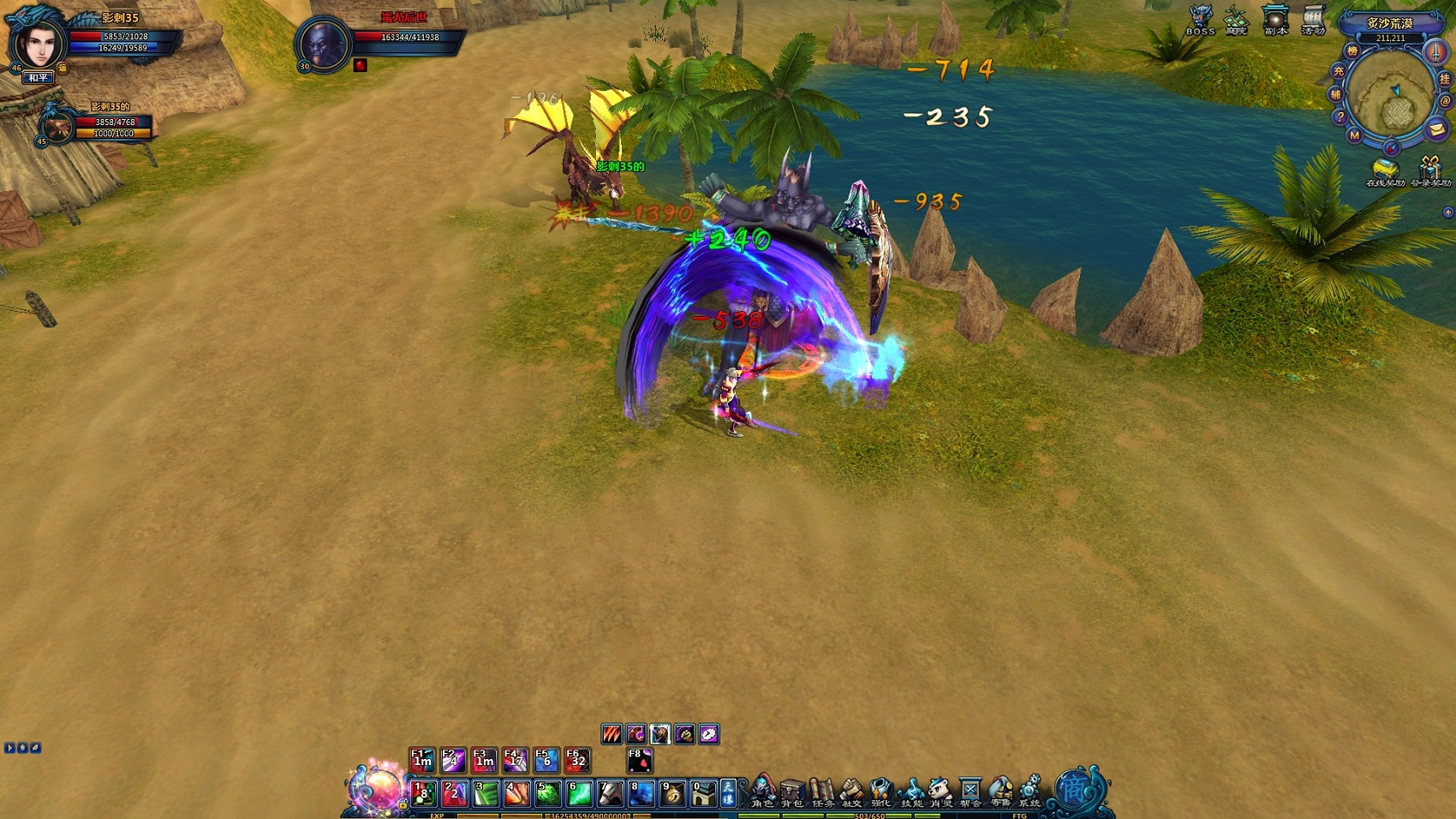This screenshot has height=819, width=1456.
Task: Use the F6 hotbar item with count 32
Action: [577, 759]
